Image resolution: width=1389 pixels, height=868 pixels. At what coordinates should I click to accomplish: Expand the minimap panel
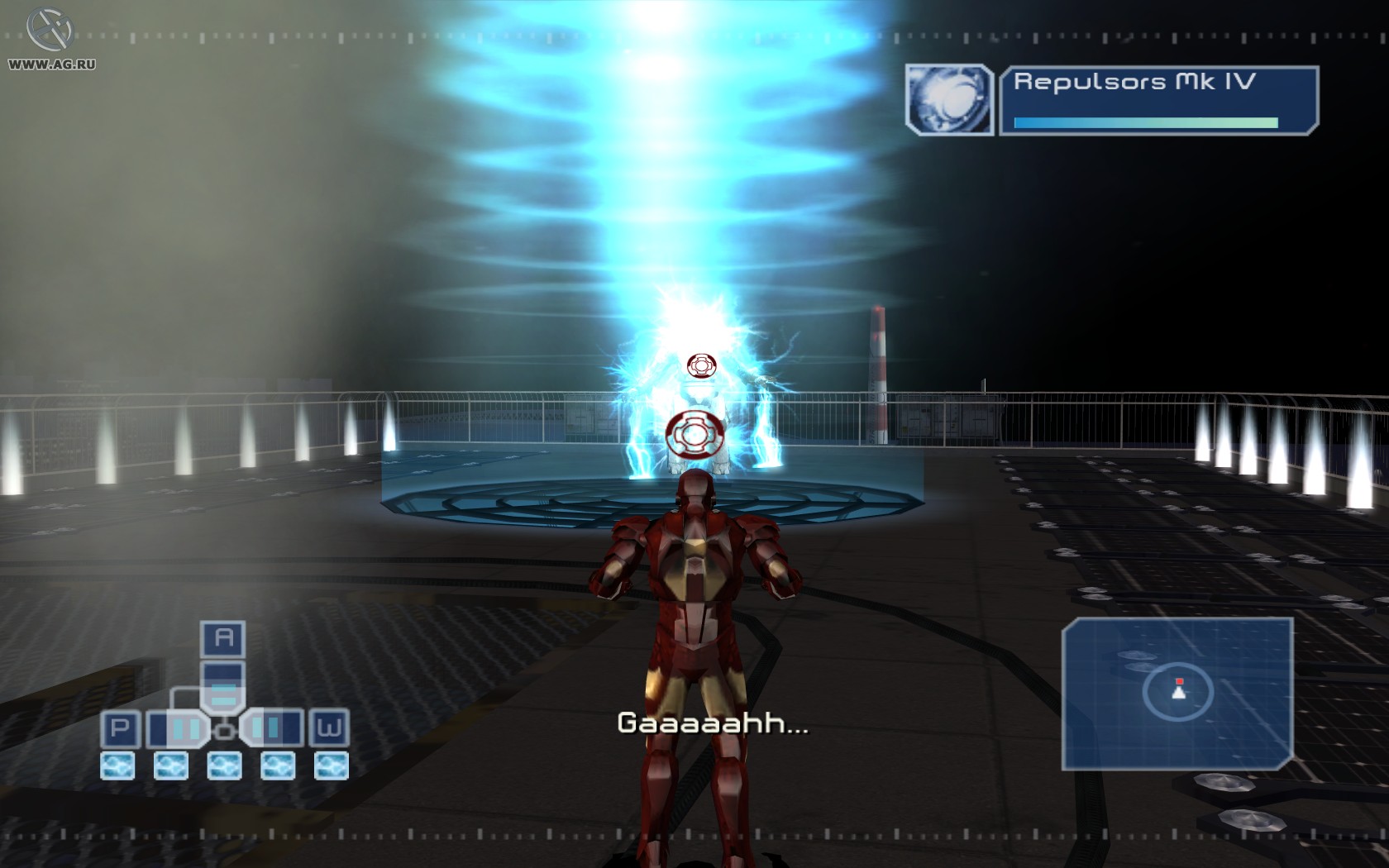[1178, 699]
